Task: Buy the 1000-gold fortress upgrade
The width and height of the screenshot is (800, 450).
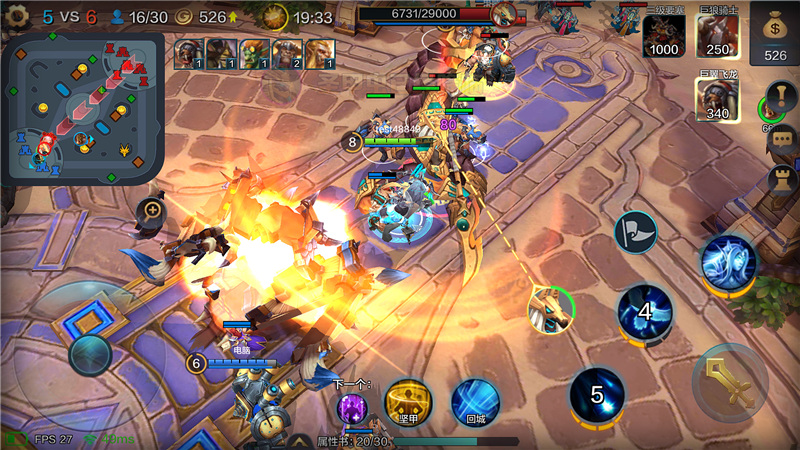Action: 664,35
